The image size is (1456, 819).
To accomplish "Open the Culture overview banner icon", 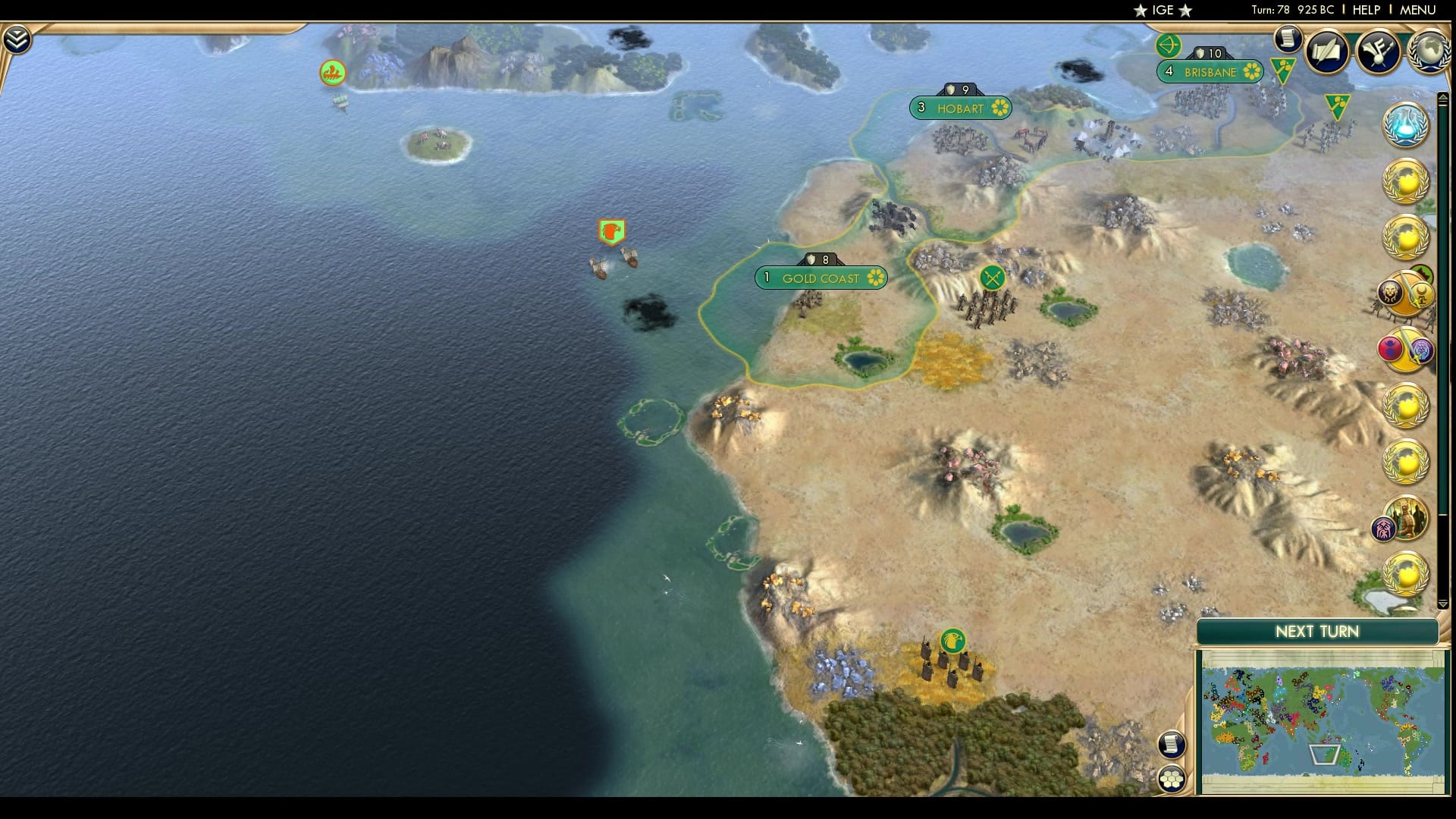I will (x=1381, y=52).
